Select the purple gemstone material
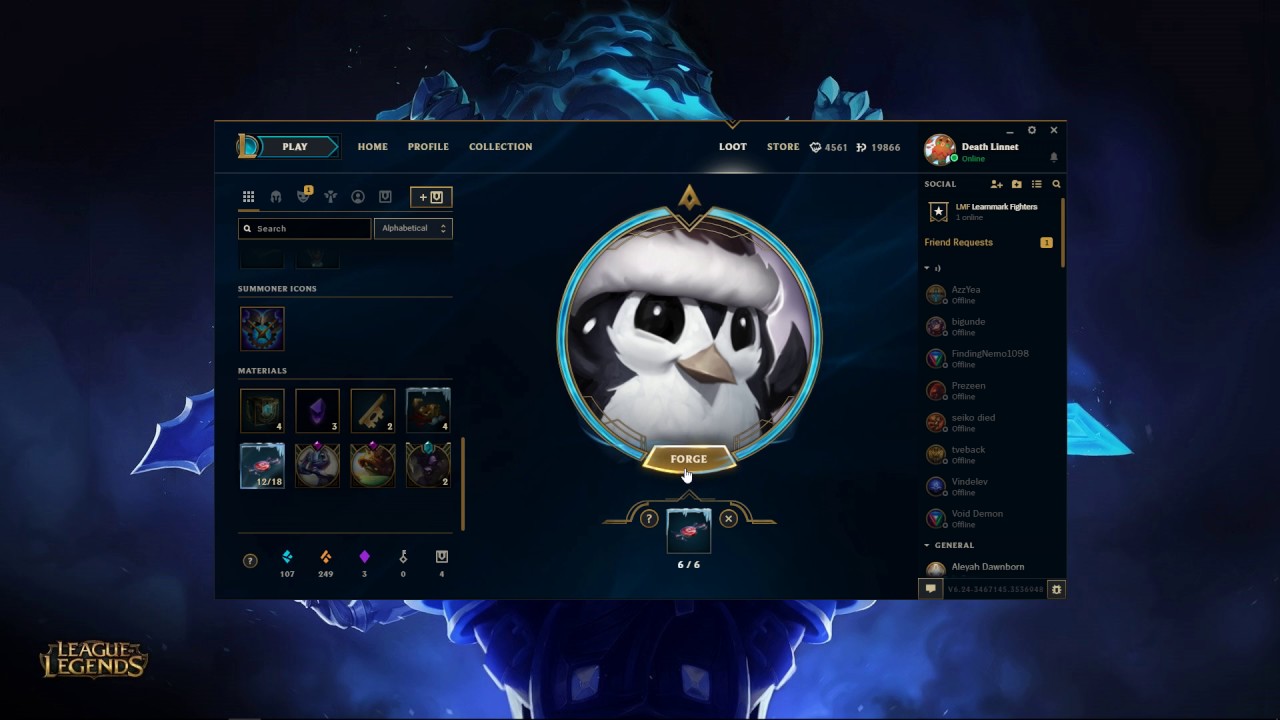 (x=317, y=410)
